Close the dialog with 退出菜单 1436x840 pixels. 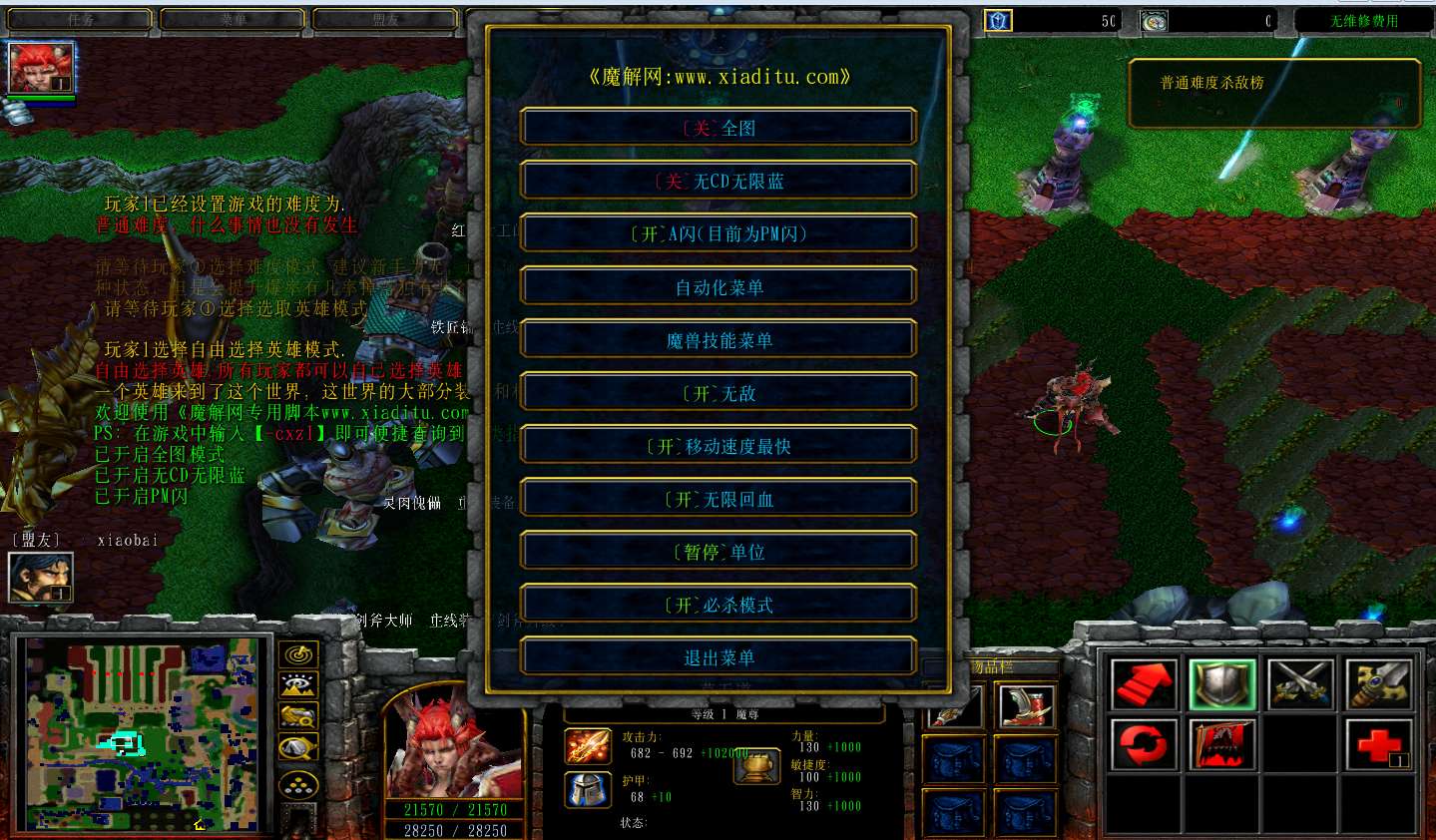[x=718, y=657]
